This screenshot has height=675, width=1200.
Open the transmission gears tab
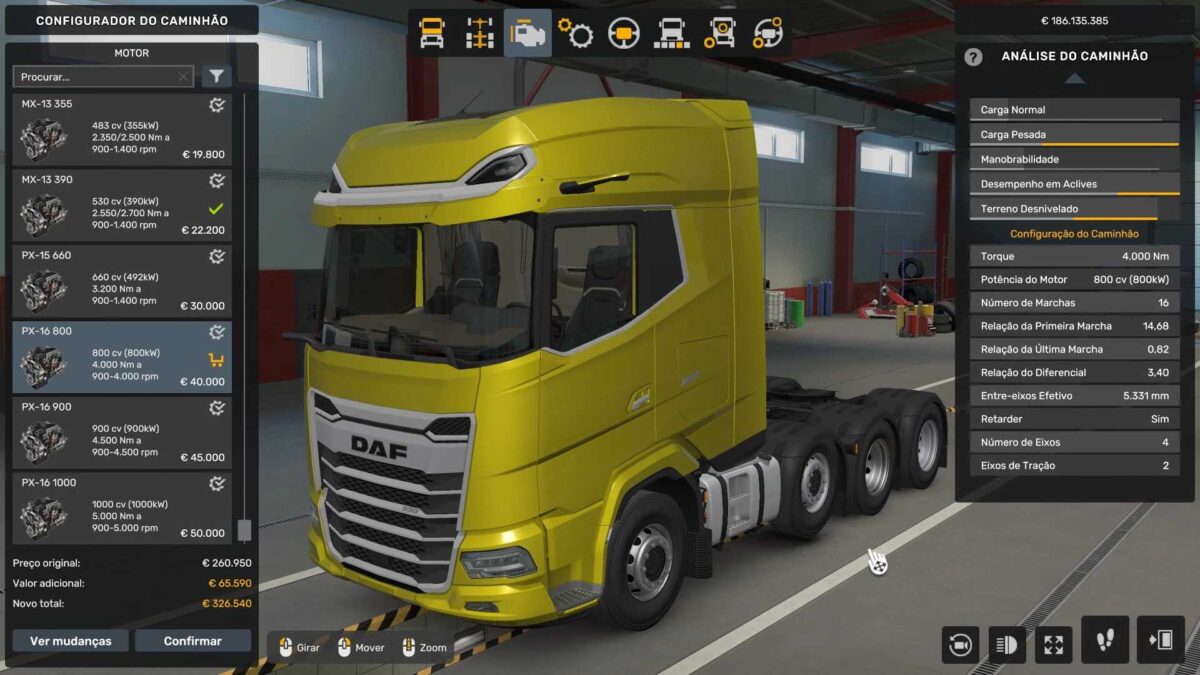point(576,33)
